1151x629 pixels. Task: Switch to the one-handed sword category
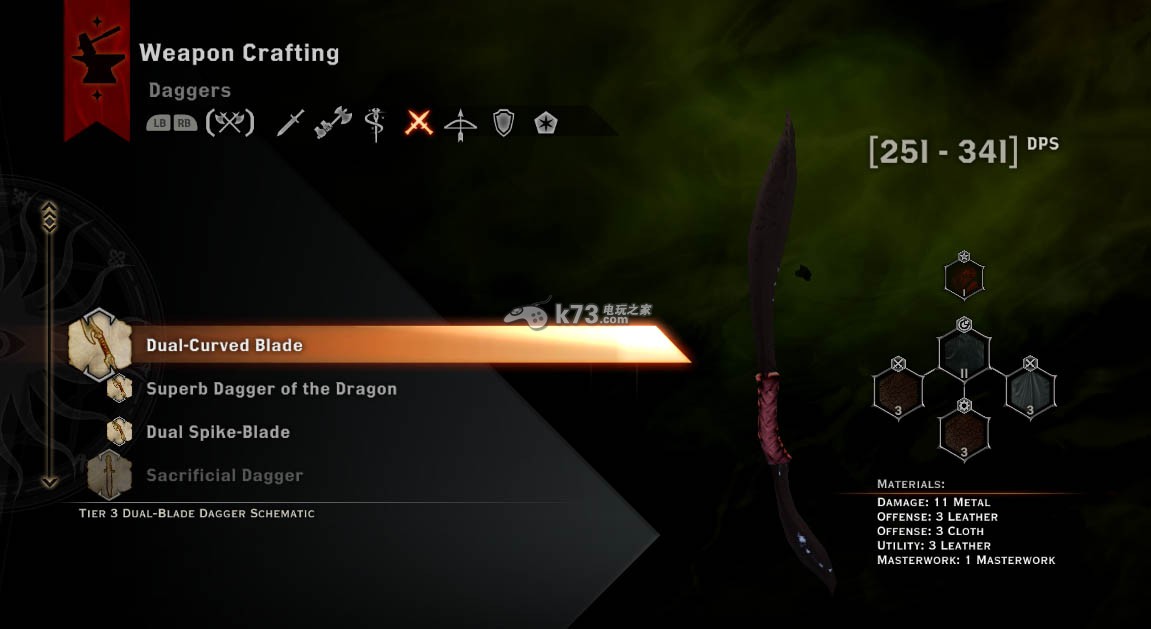click(290, 123)
